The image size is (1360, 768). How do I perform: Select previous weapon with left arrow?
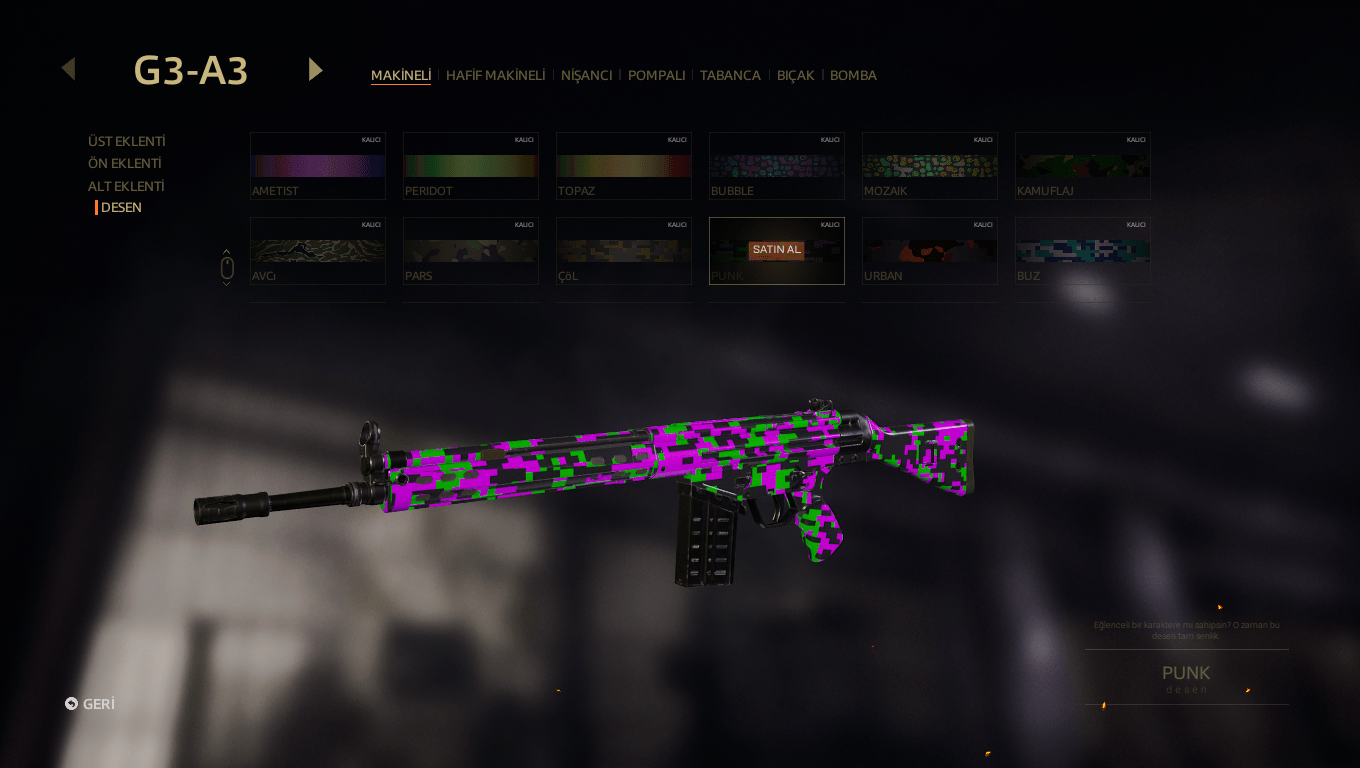(x=68, y=69)
